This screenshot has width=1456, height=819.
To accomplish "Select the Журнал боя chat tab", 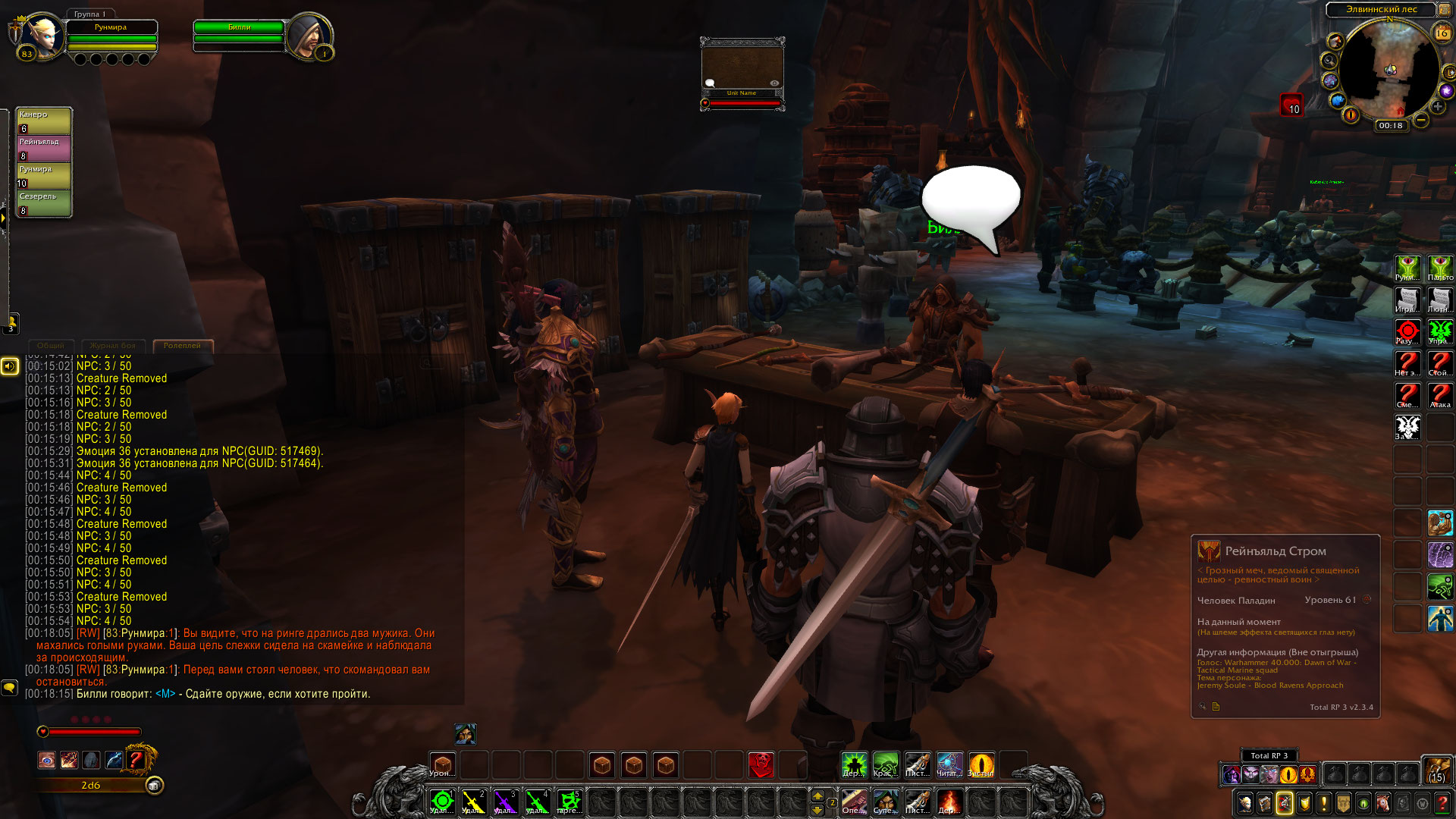I will click(113, 346).
